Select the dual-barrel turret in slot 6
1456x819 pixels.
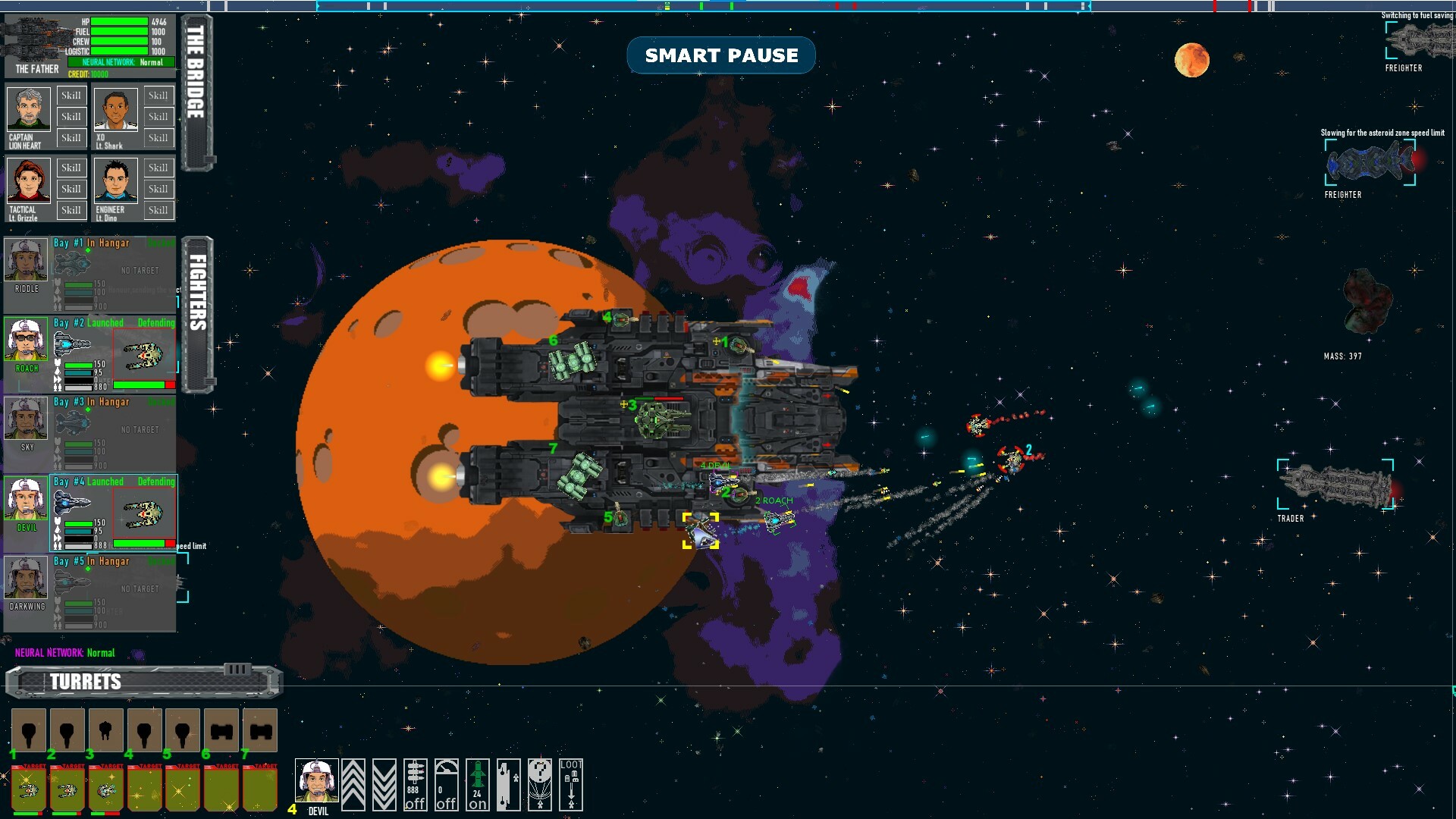pos(221,730)
